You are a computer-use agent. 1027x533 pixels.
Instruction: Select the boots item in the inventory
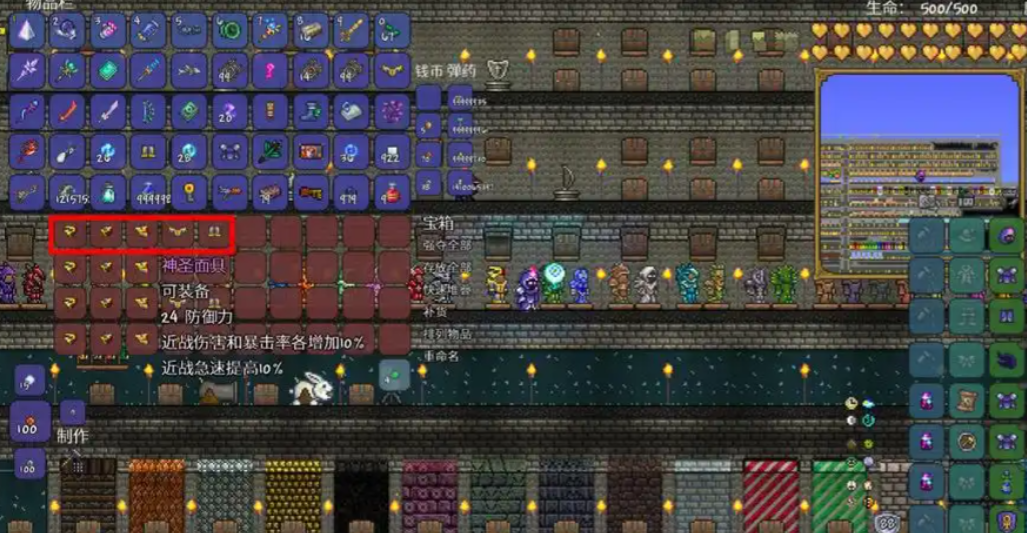tap(310, 111)
